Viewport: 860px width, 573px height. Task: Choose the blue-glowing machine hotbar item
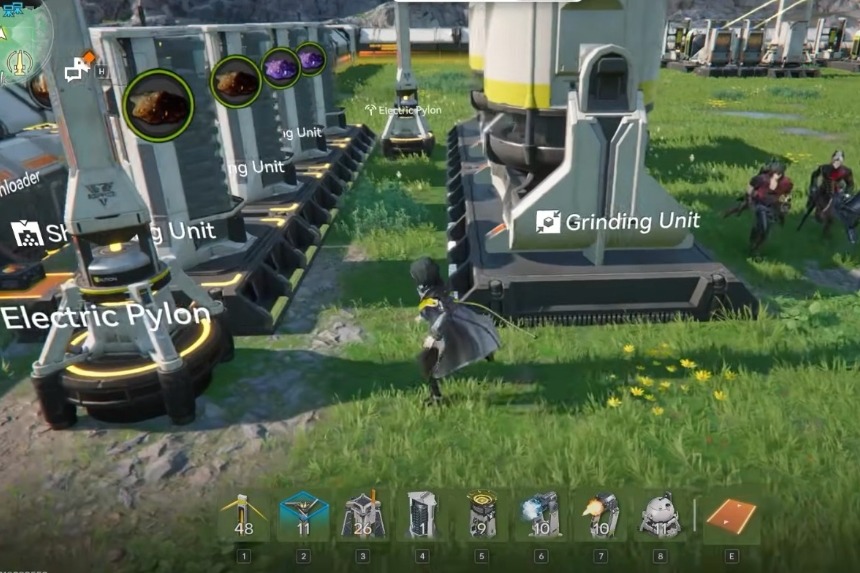click(x=540, y=517)
